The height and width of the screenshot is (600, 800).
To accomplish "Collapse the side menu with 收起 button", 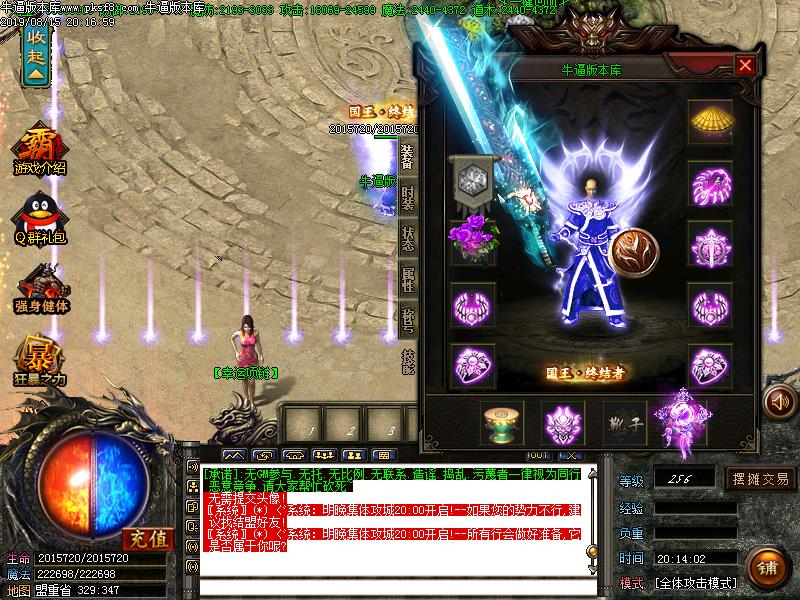I will click(x=36, y=54).
